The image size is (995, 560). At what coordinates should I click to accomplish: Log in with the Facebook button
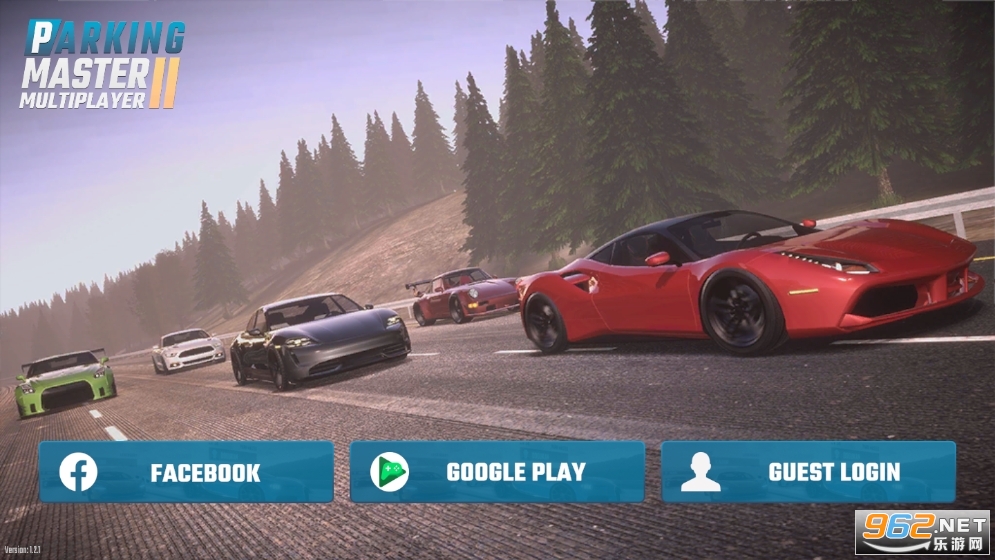pos(186,472)
